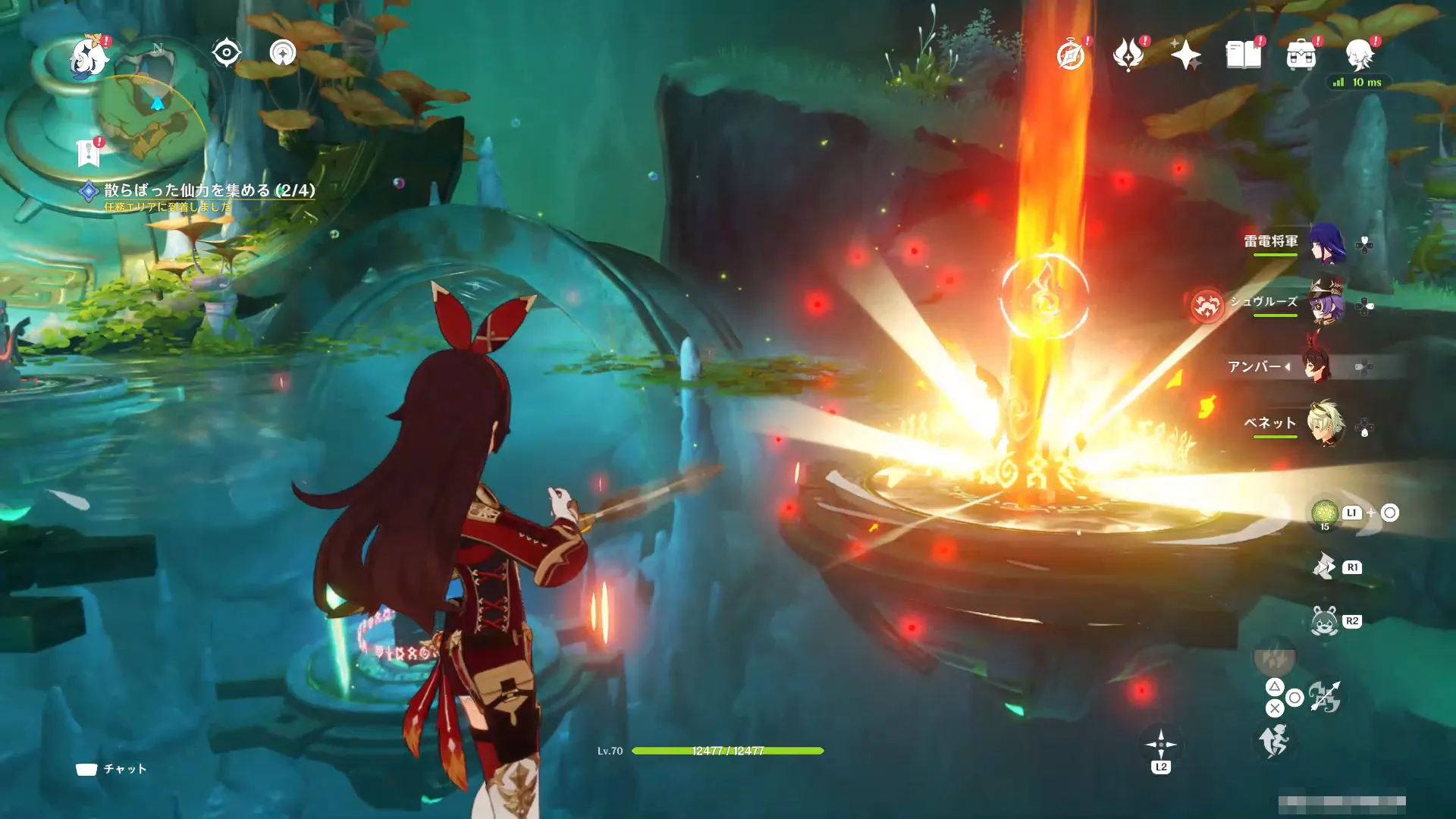Screen dimensions: 1456x819
Task: Fire the bow attack icon
Action: 1325,697
